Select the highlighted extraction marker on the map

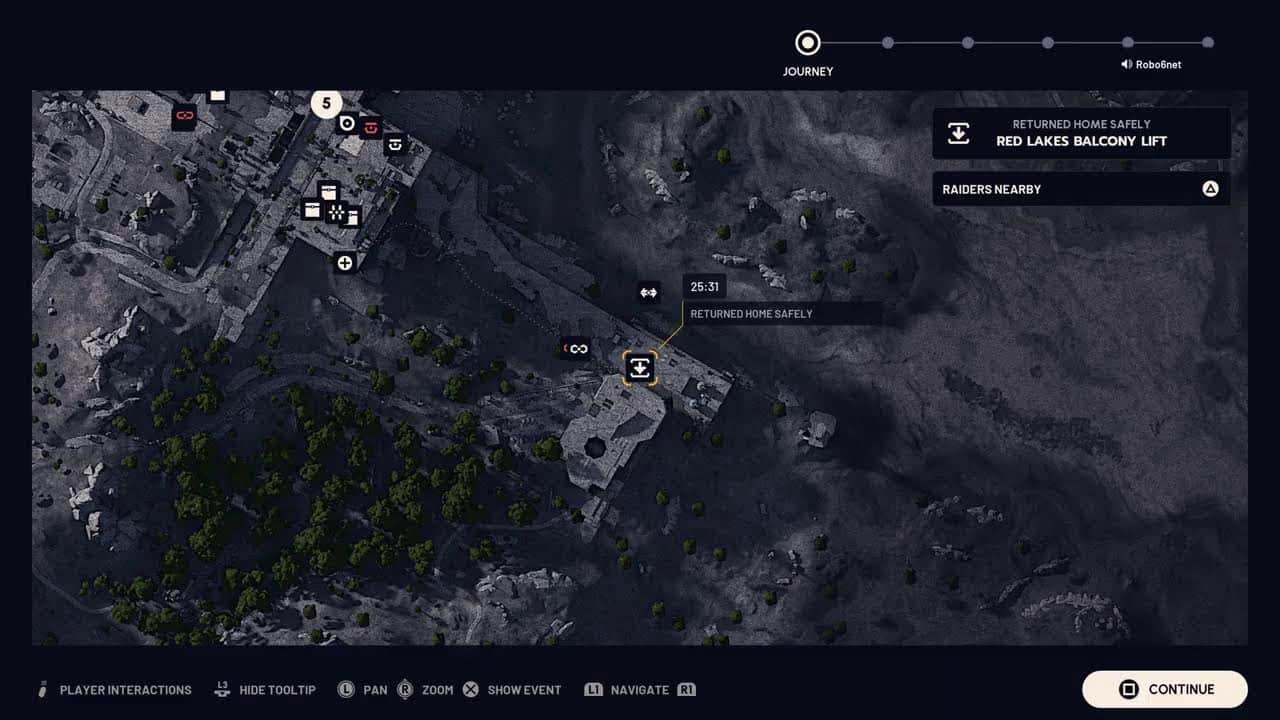pos(640,368)
